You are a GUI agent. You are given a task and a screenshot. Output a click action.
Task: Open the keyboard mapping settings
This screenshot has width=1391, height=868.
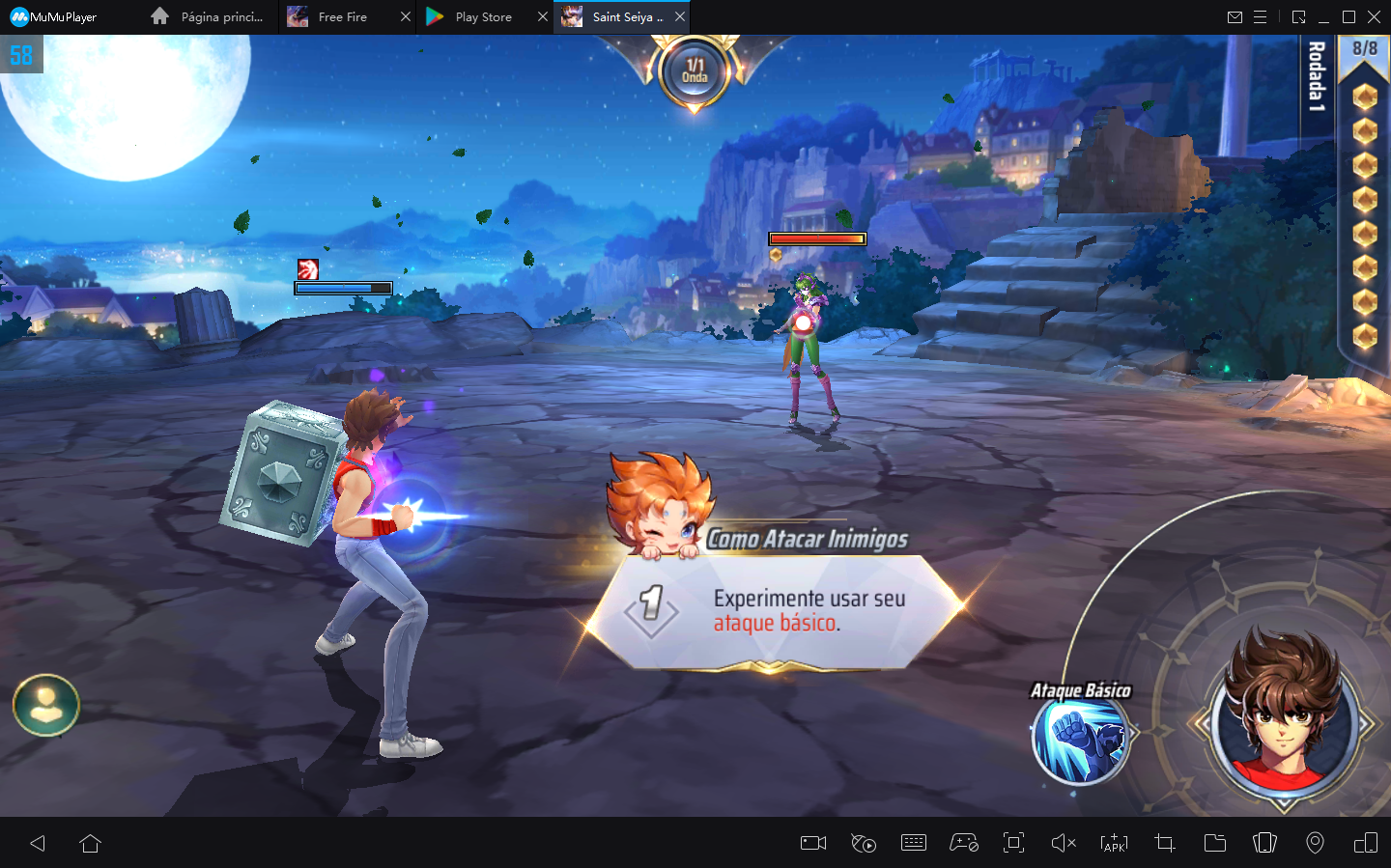(x=915, y=843)
